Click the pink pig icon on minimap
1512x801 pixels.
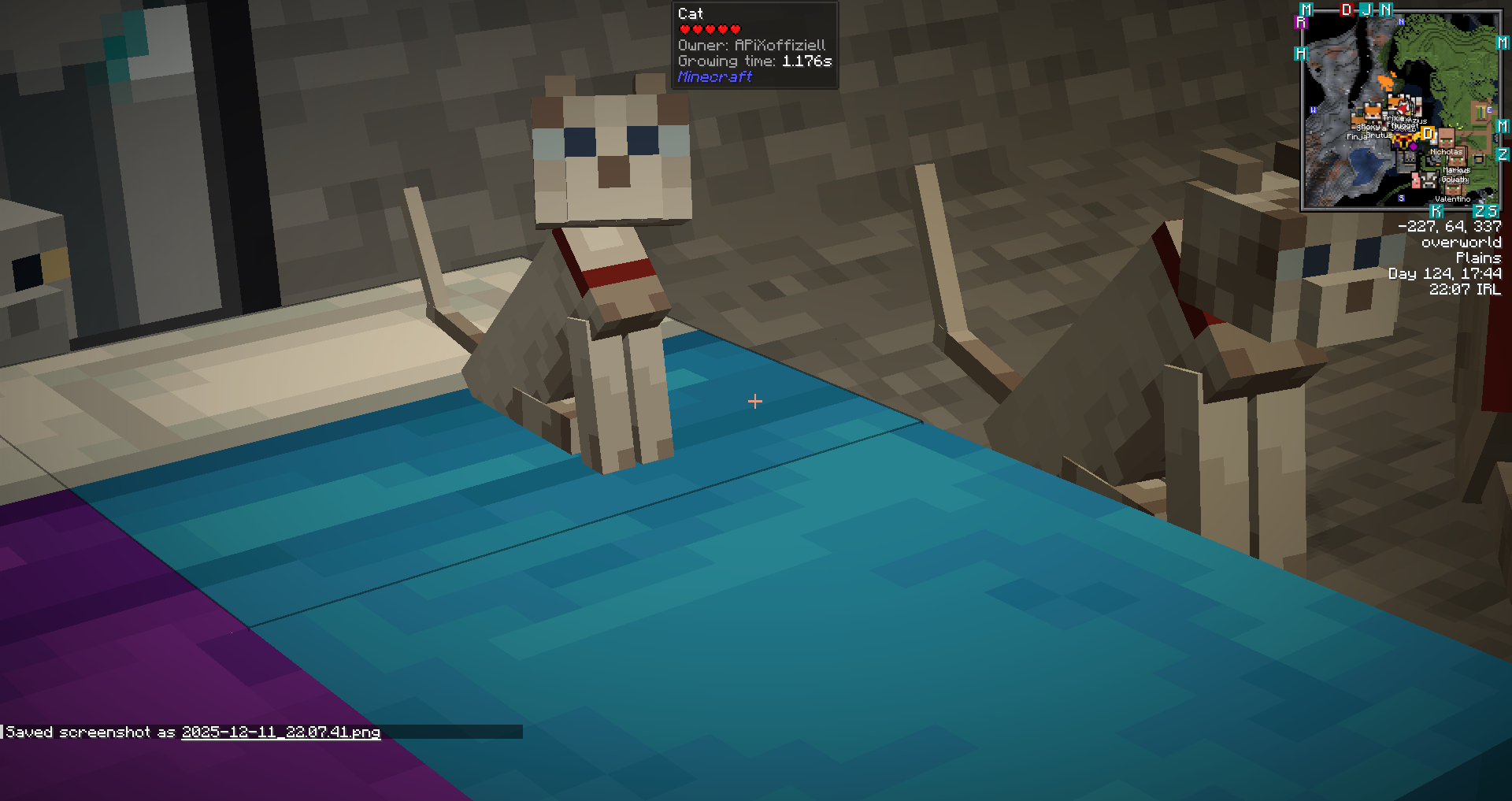(x=1416, y=180)
